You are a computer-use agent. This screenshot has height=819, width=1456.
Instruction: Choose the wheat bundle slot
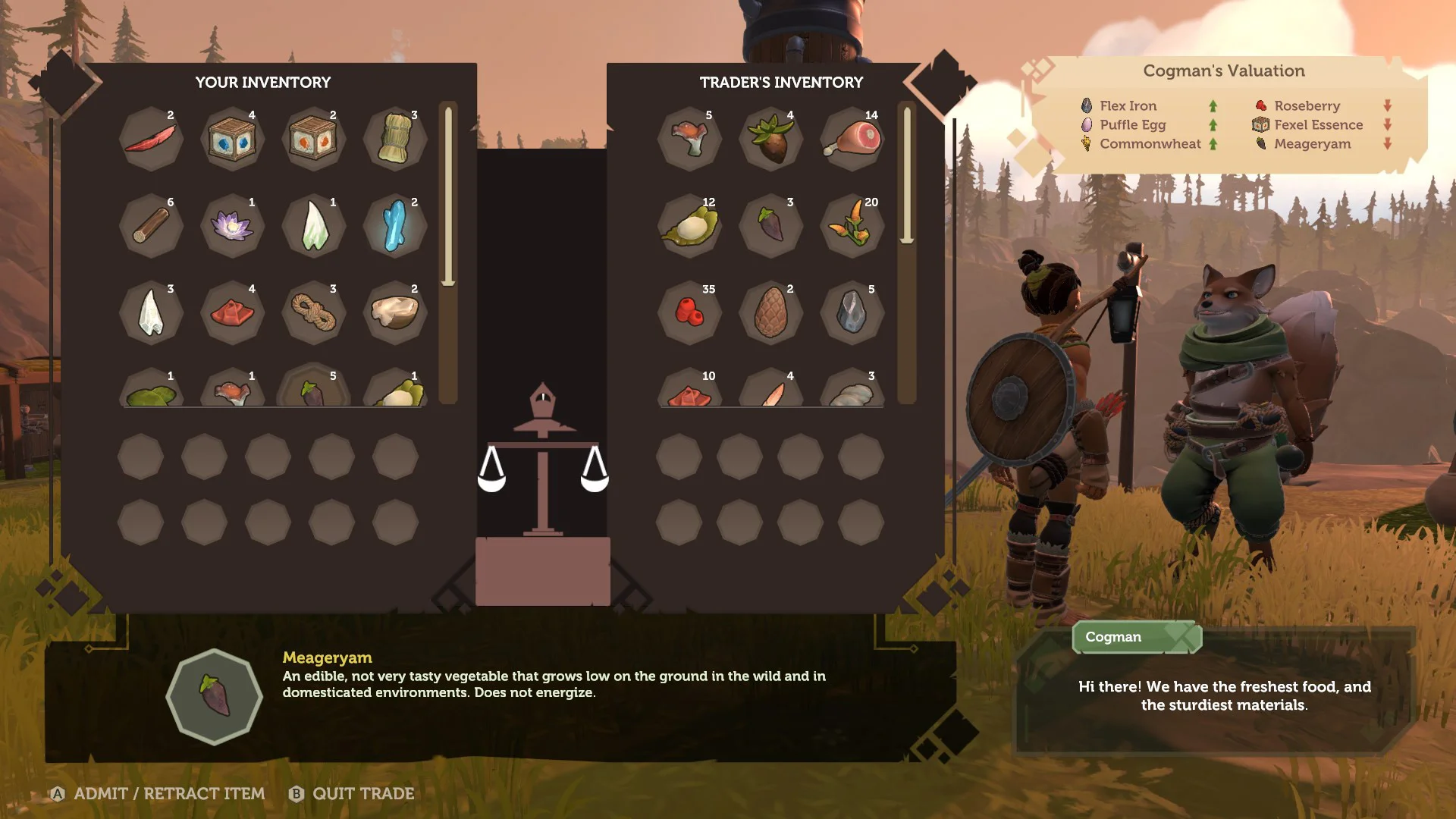(x=394, y=140)
